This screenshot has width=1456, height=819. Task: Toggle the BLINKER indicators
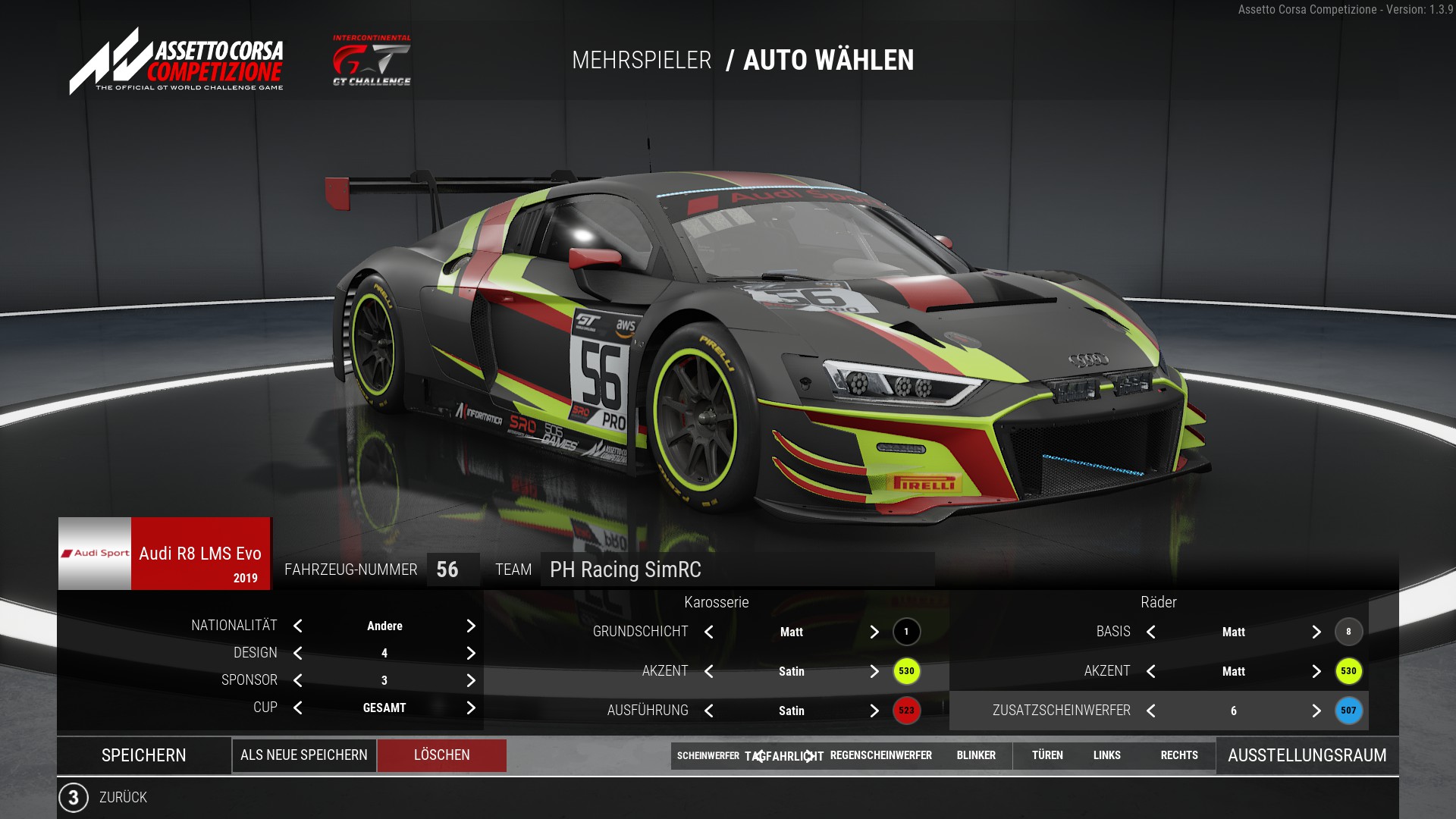coord(976,755)
